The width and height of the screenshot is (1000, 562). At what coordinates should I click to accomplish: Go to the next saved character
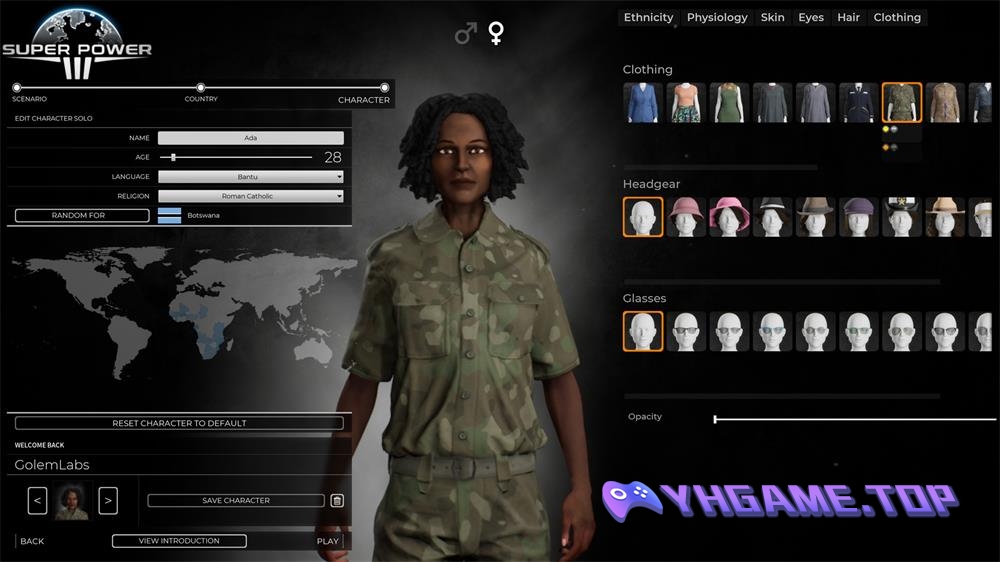point(108,500)
